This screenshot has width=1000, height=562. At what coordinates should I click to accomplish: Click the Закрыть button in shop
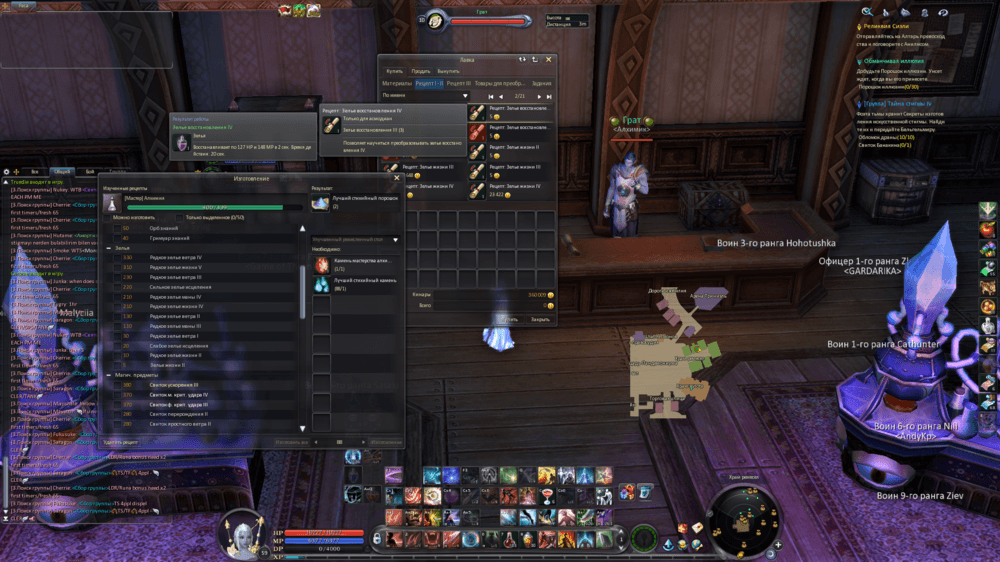click(x=540, y=319)
